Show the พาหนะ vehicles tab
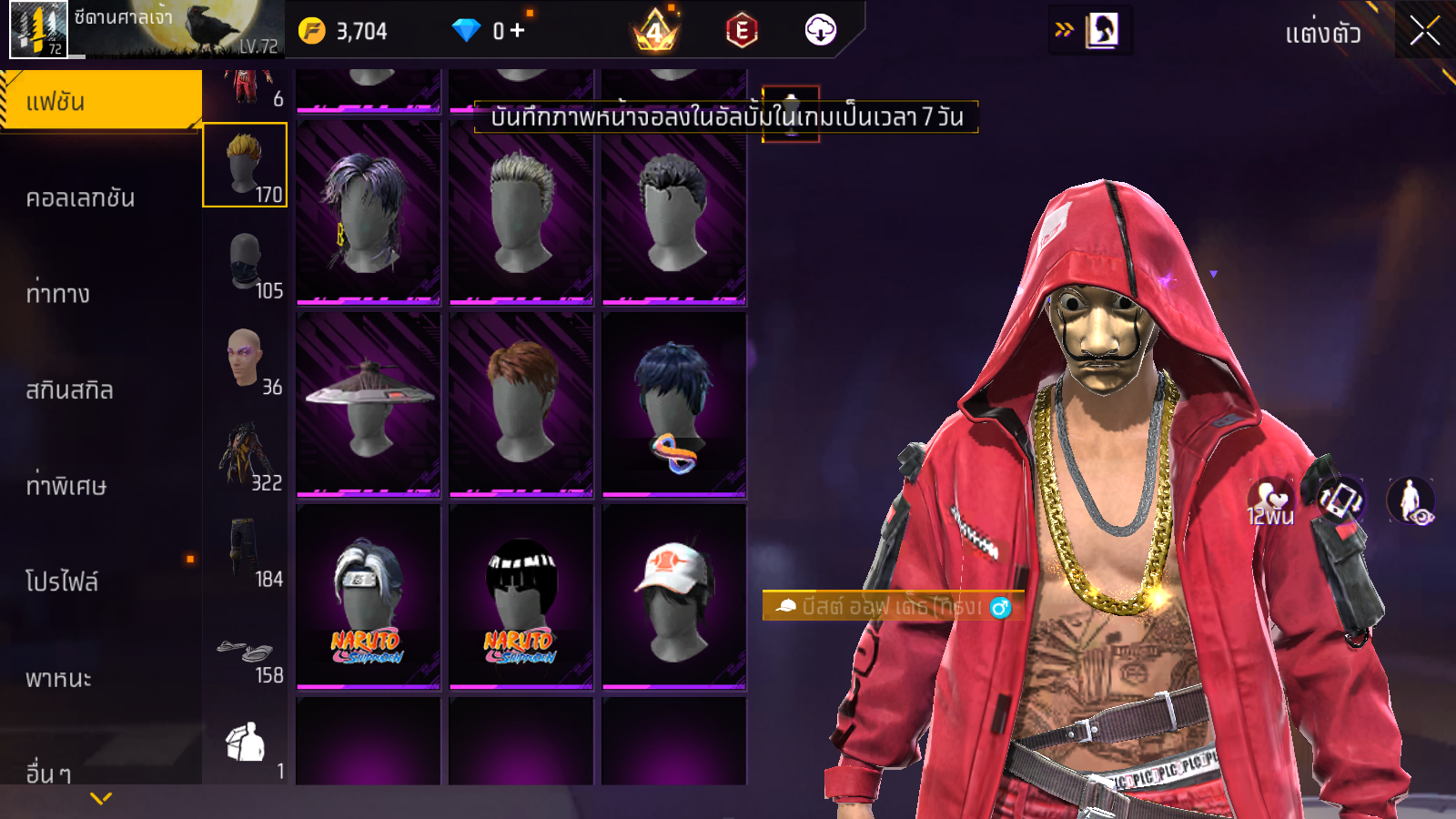The height and width of the screenshot is (819, 1456). 59,678
